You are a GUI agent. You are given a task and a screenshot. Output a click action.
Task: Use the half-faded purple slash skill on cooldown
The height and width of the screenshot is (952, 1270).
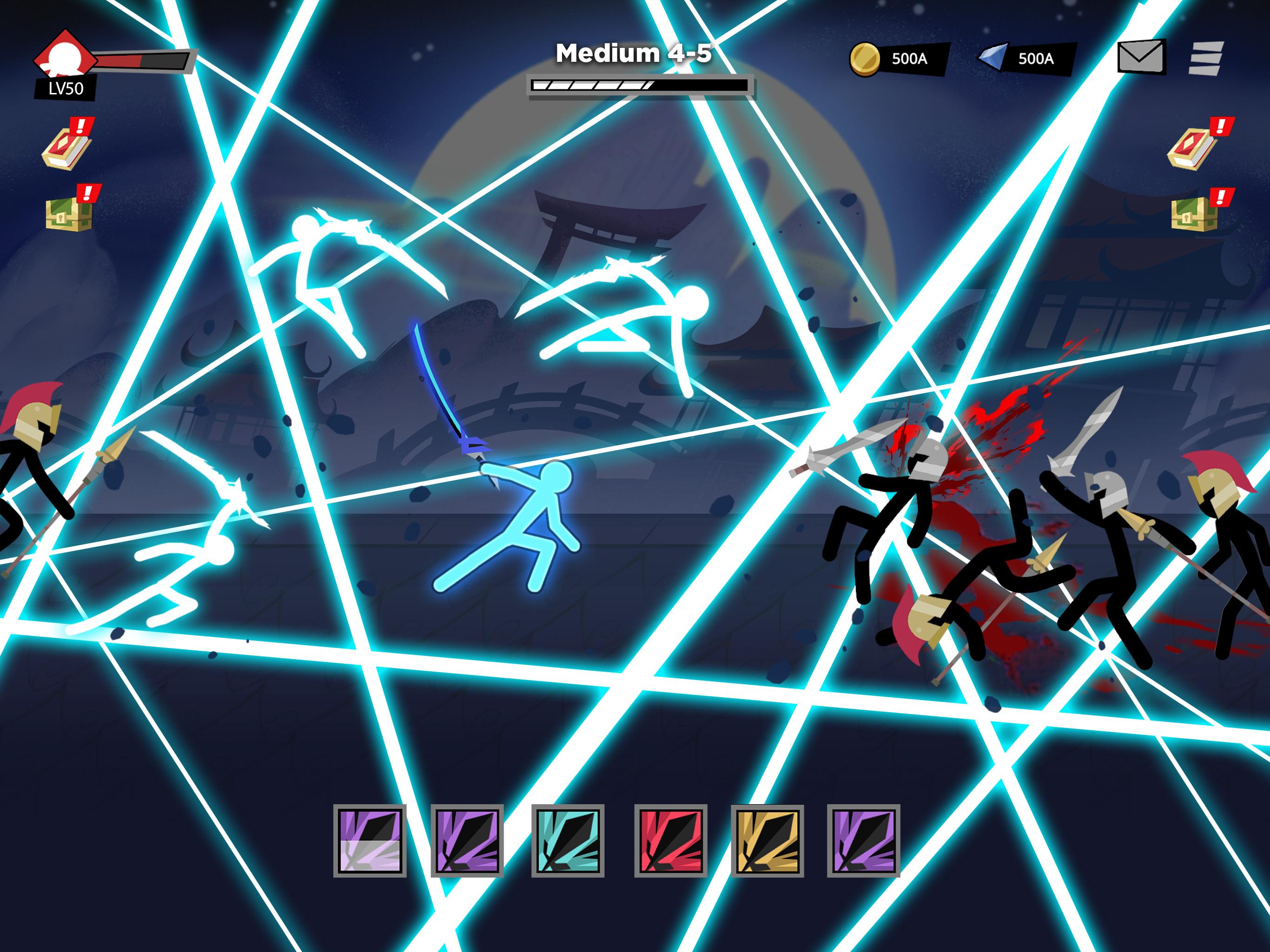point(370,840)
